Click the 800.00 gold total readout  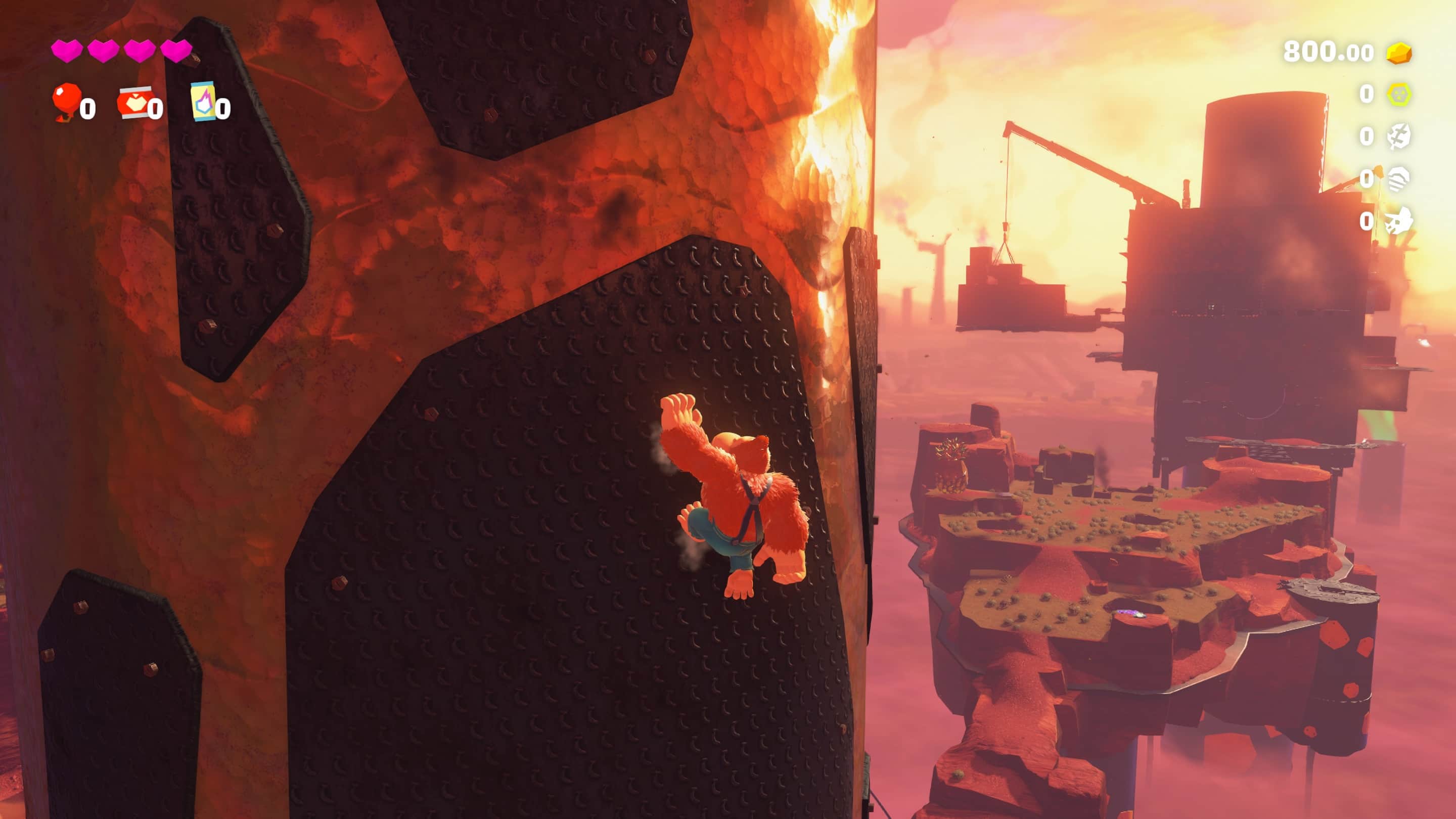1328,51
